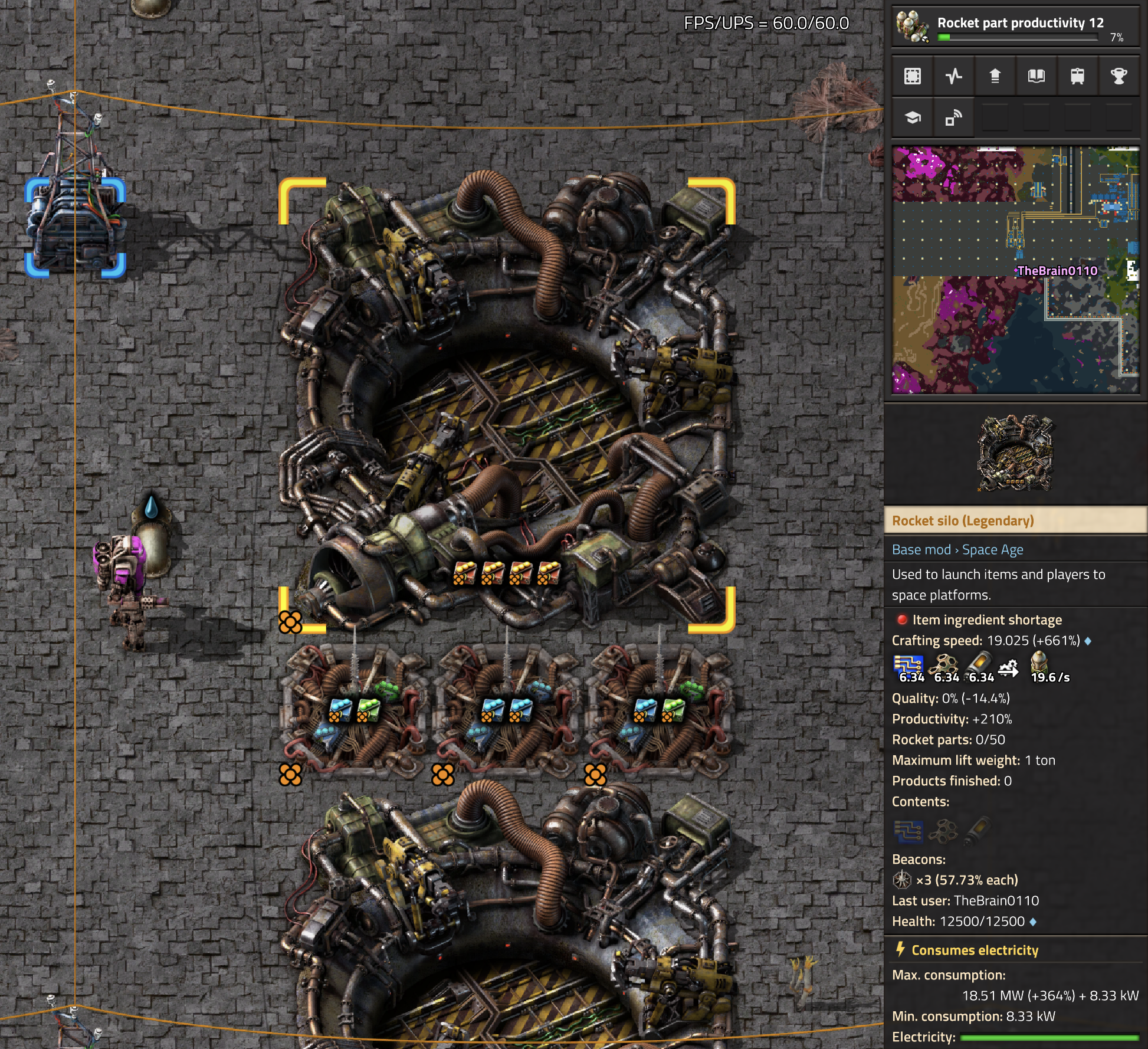
Task: Open the logistic networks signal button
Action: [954, 117]
